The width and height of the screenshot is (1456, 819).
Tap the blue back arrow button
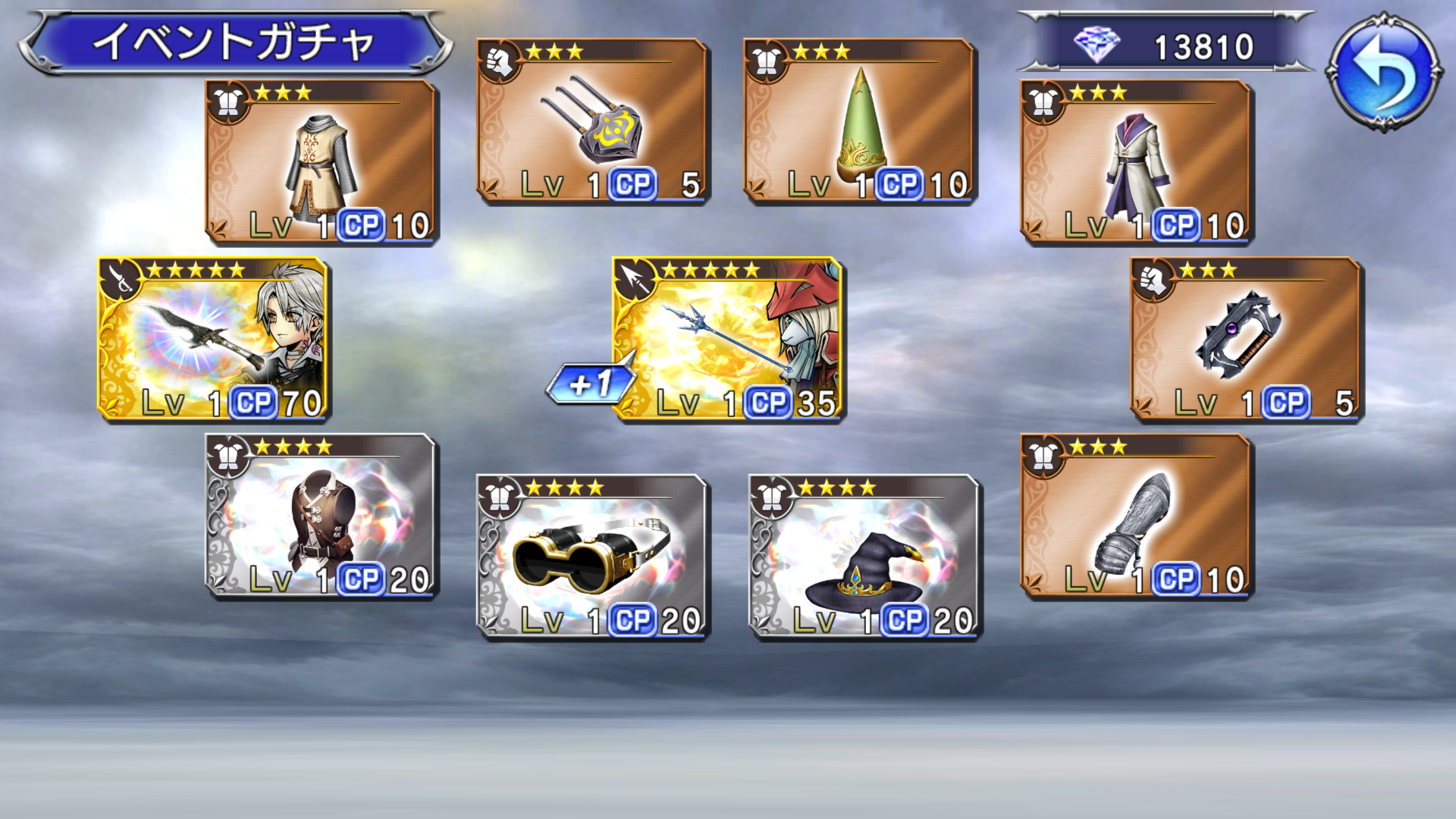(x=1383, y=71)
